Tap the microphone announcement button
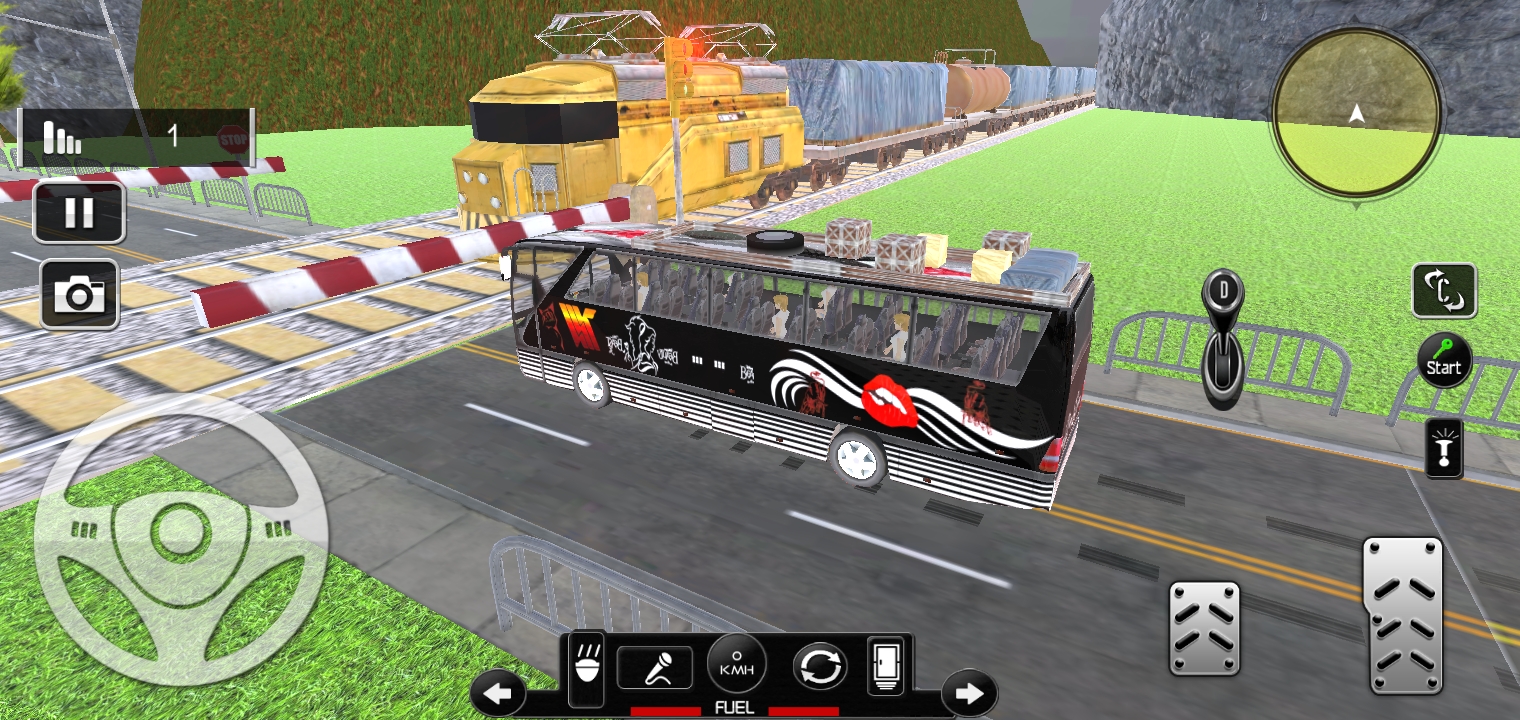Viewport: 1520px width, 720px height. [655, 667]
